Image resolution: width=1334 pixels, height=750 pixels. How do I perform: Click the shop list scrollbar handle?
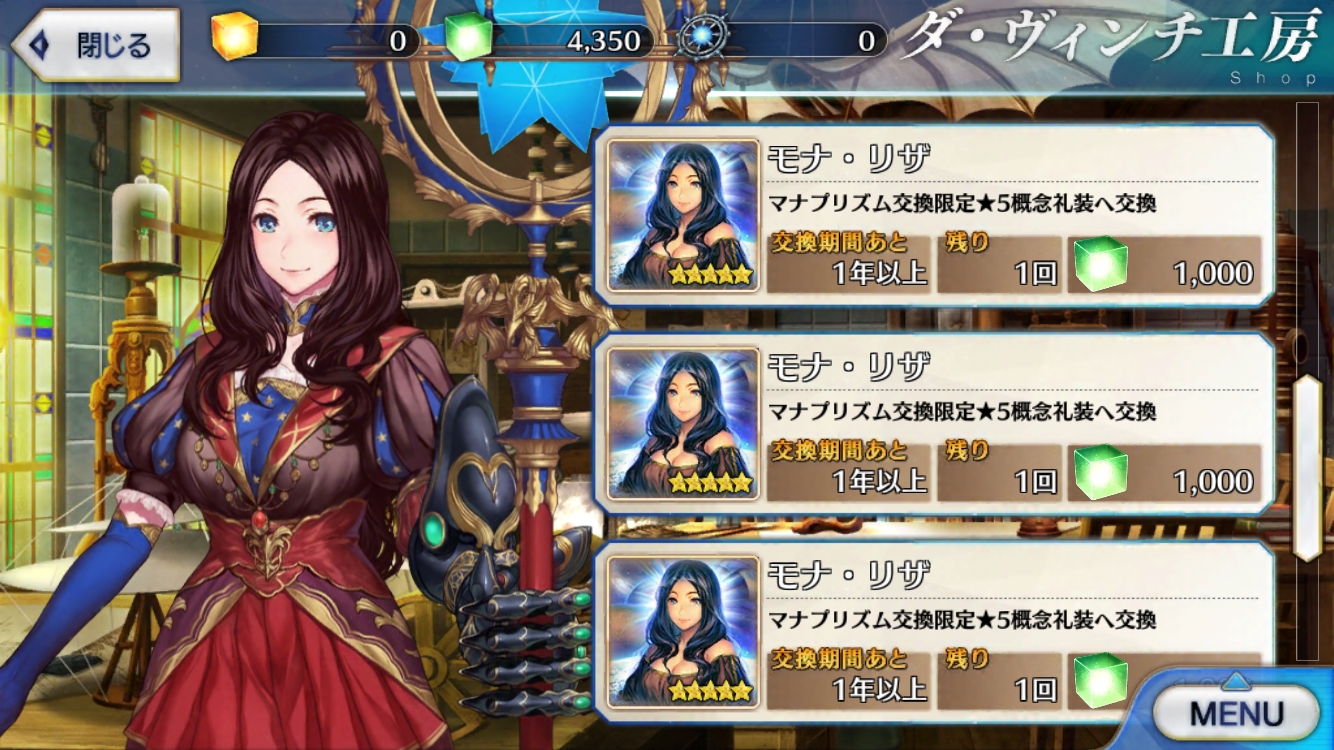[x=1307, y=468]
